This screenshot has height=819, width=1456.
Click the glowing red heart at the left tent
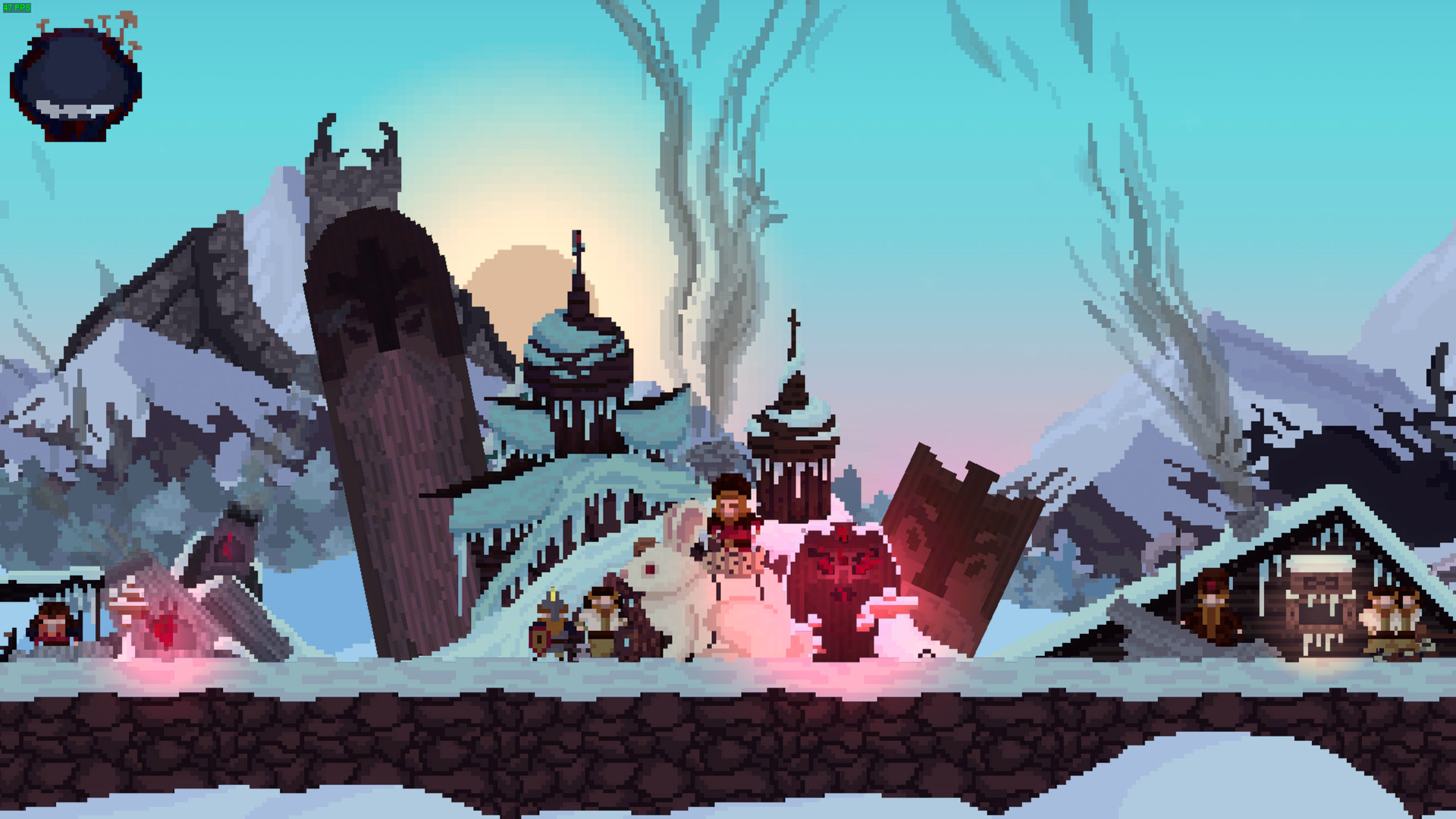pyautogui.click(x=162, y=629)
